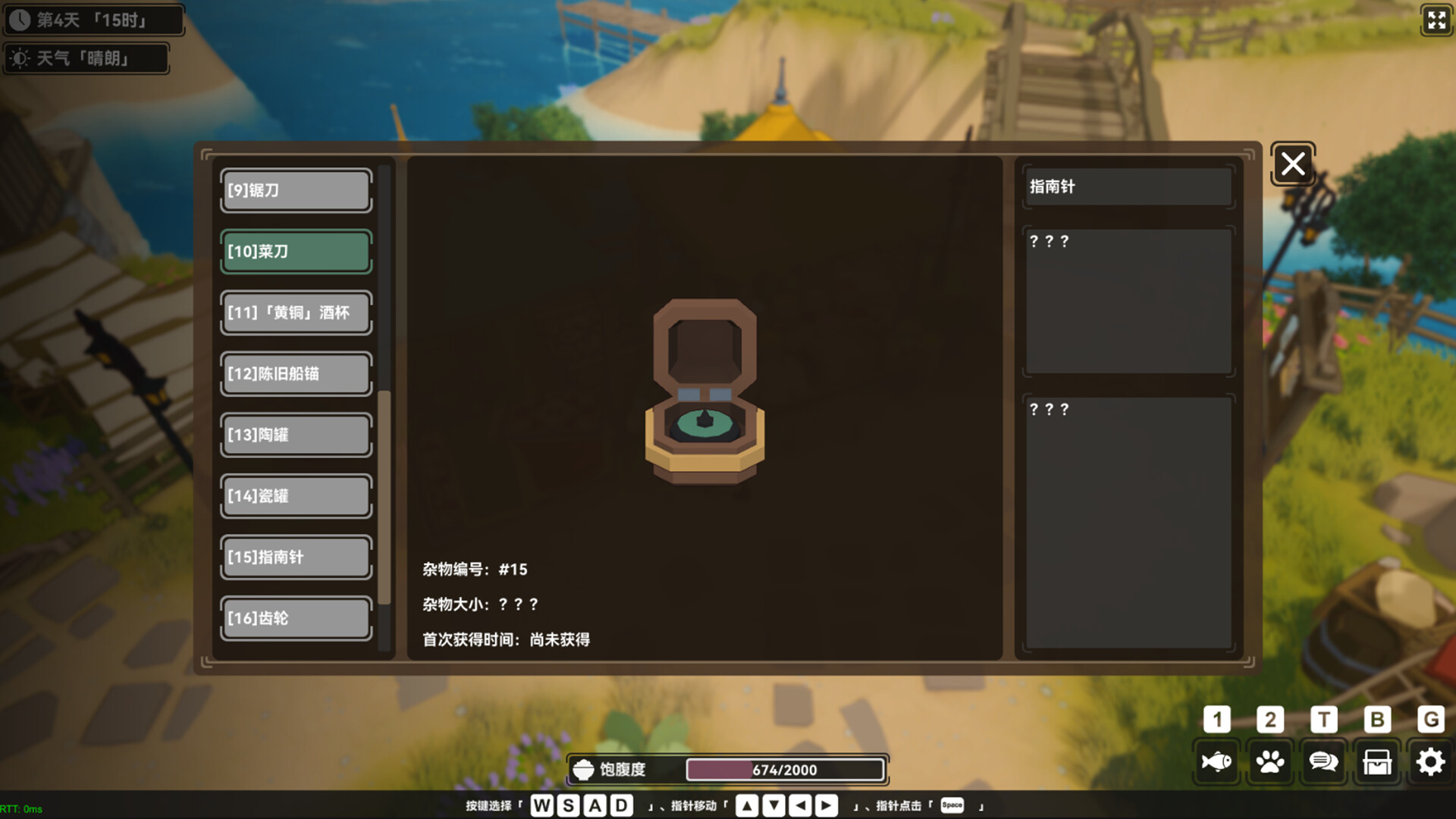Open the storage chest icon
This screenshot has width=1456, height=819.
coord(1376,761)
